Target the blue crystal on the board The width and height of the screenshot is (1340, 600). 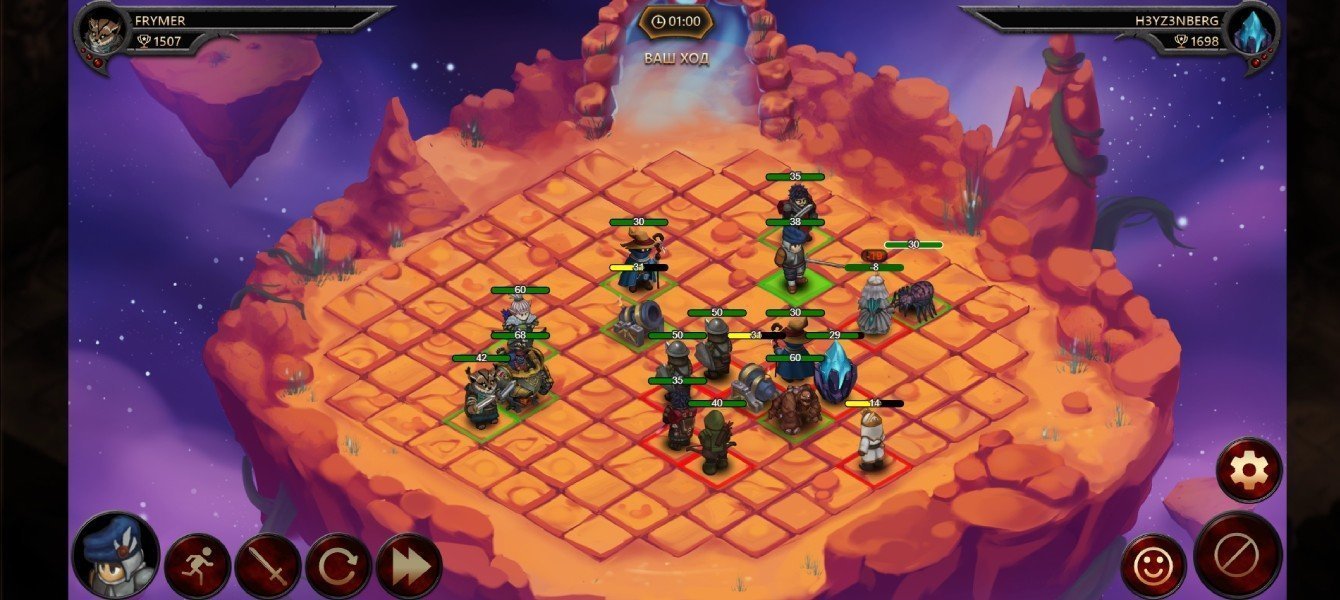tap(835, 373)
